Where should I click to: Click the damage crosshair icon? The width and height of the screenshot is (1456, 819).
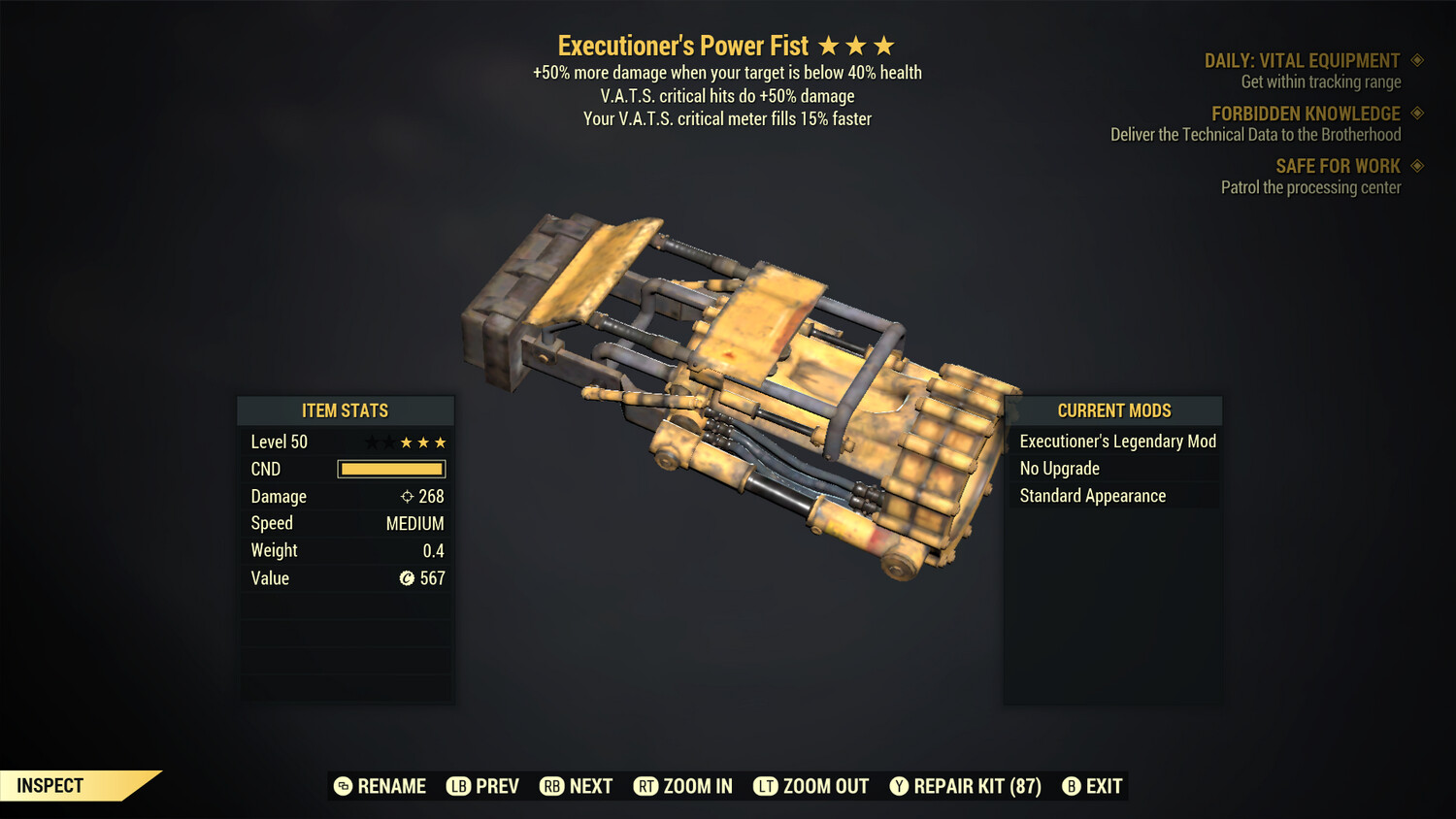[x=406, y=496]
